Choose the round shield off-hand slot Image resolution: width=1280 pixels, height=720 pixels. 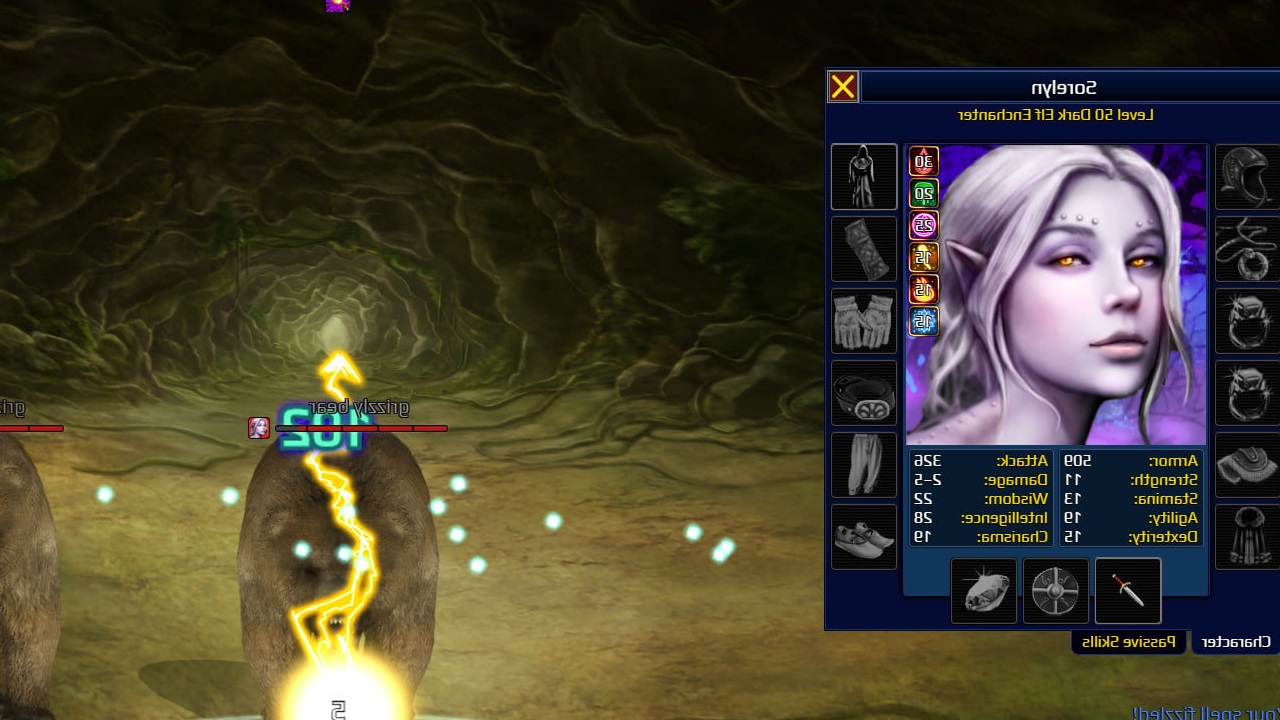point(1056,591)
